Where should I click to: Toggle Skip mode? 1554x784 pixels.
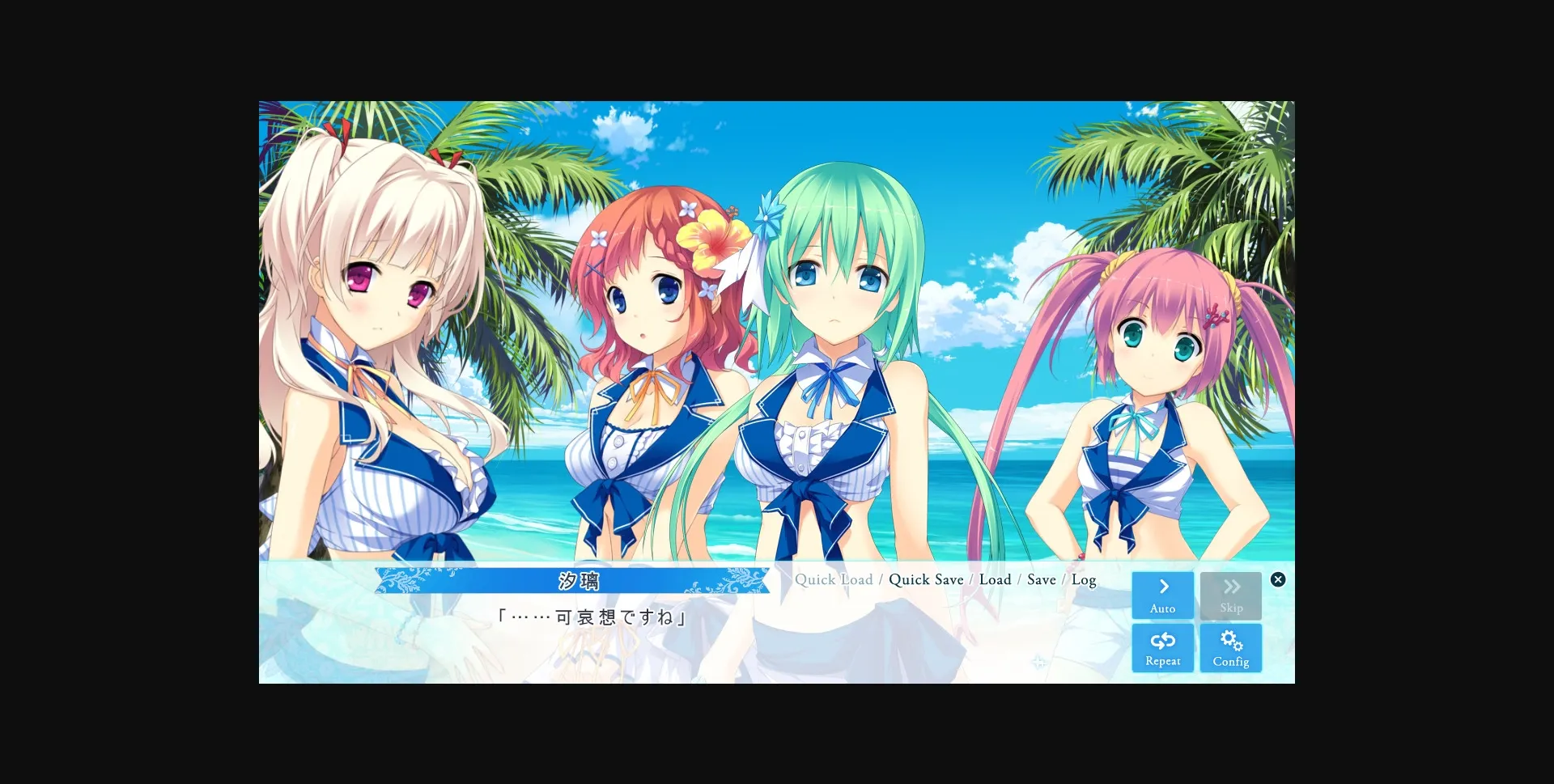click(1231, 595)
